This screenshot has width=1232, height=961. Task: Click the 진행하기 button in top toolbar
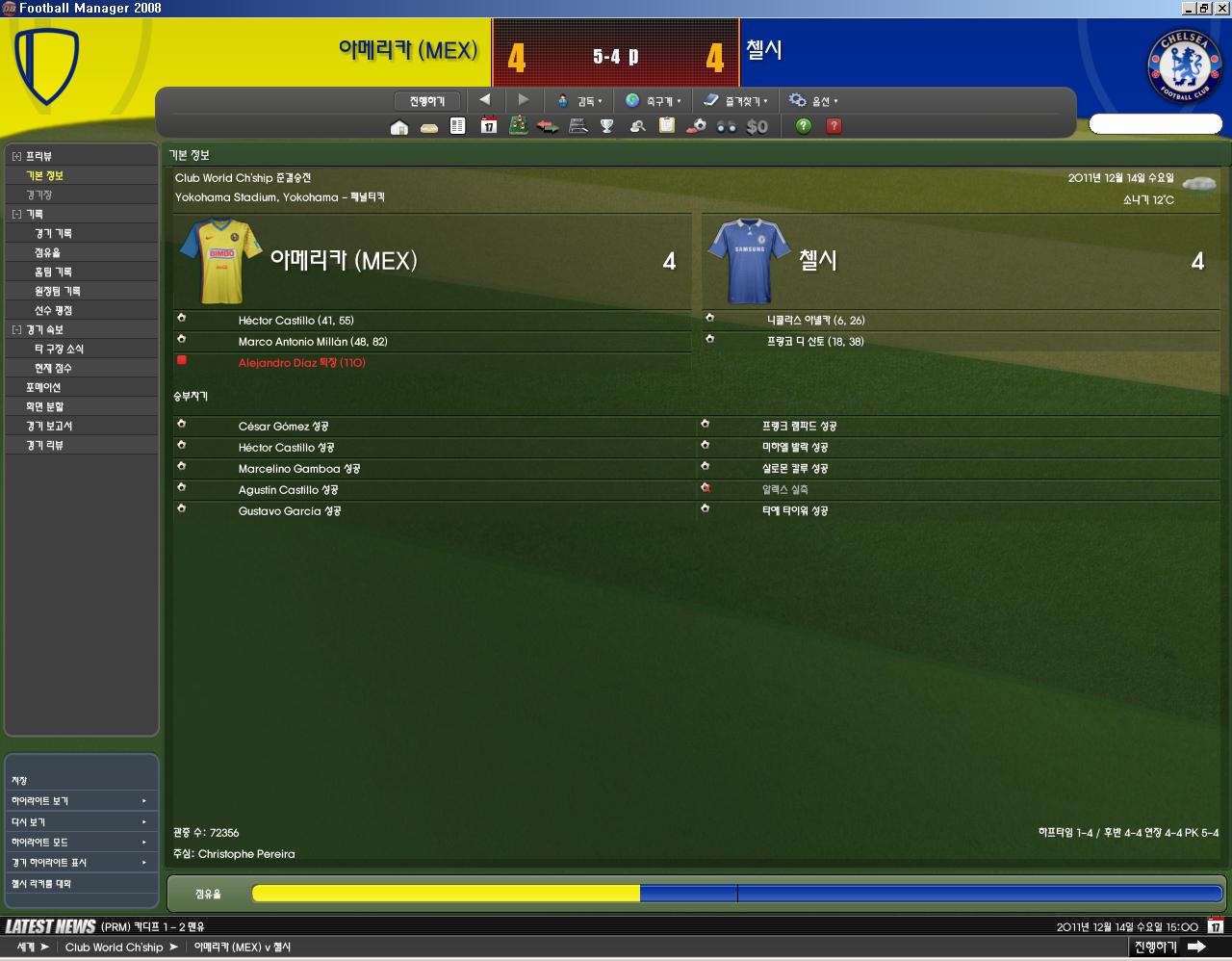click(x=427, y=101)
